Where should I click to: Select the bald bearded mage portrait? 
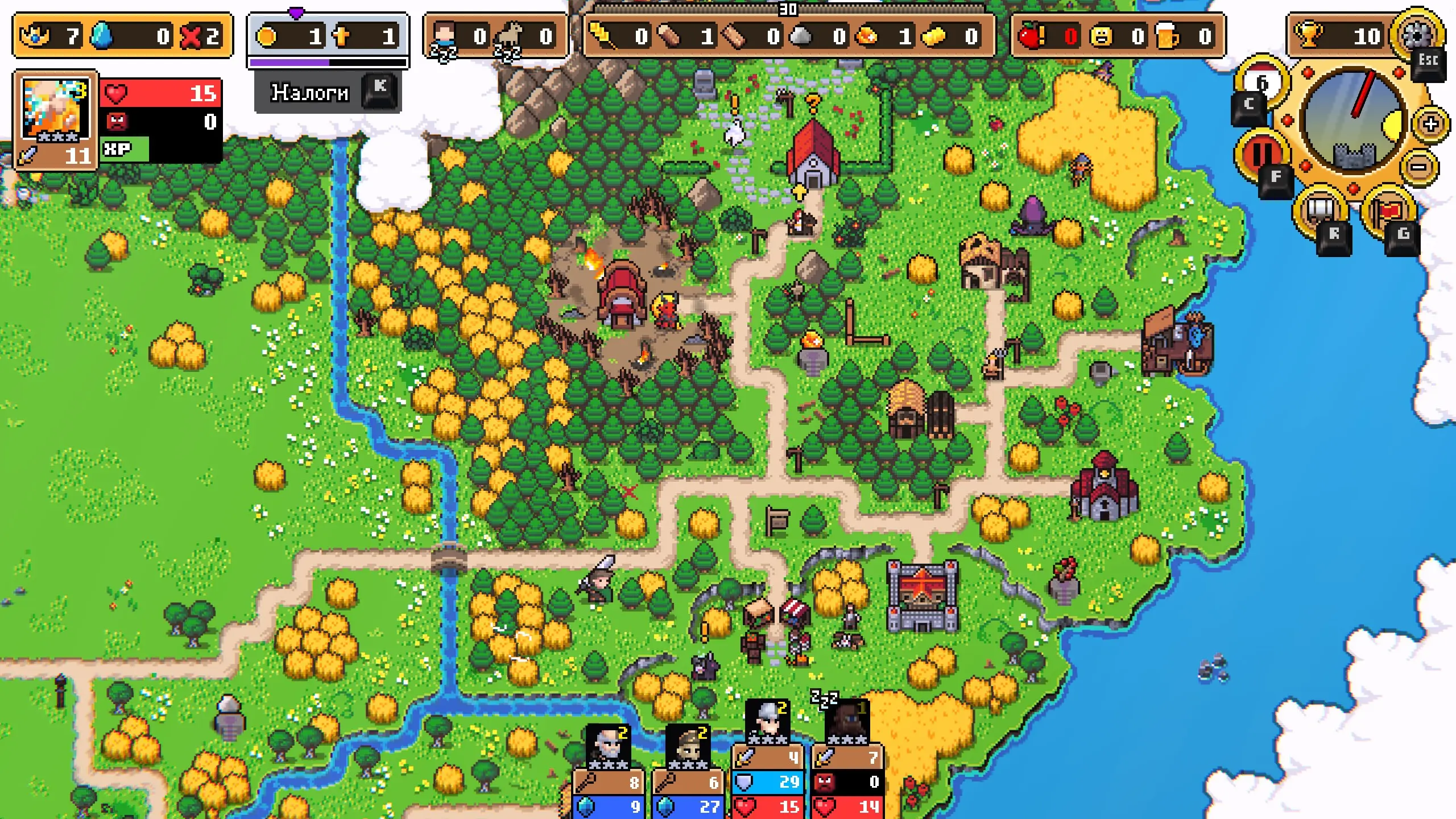tap(607, 745)
